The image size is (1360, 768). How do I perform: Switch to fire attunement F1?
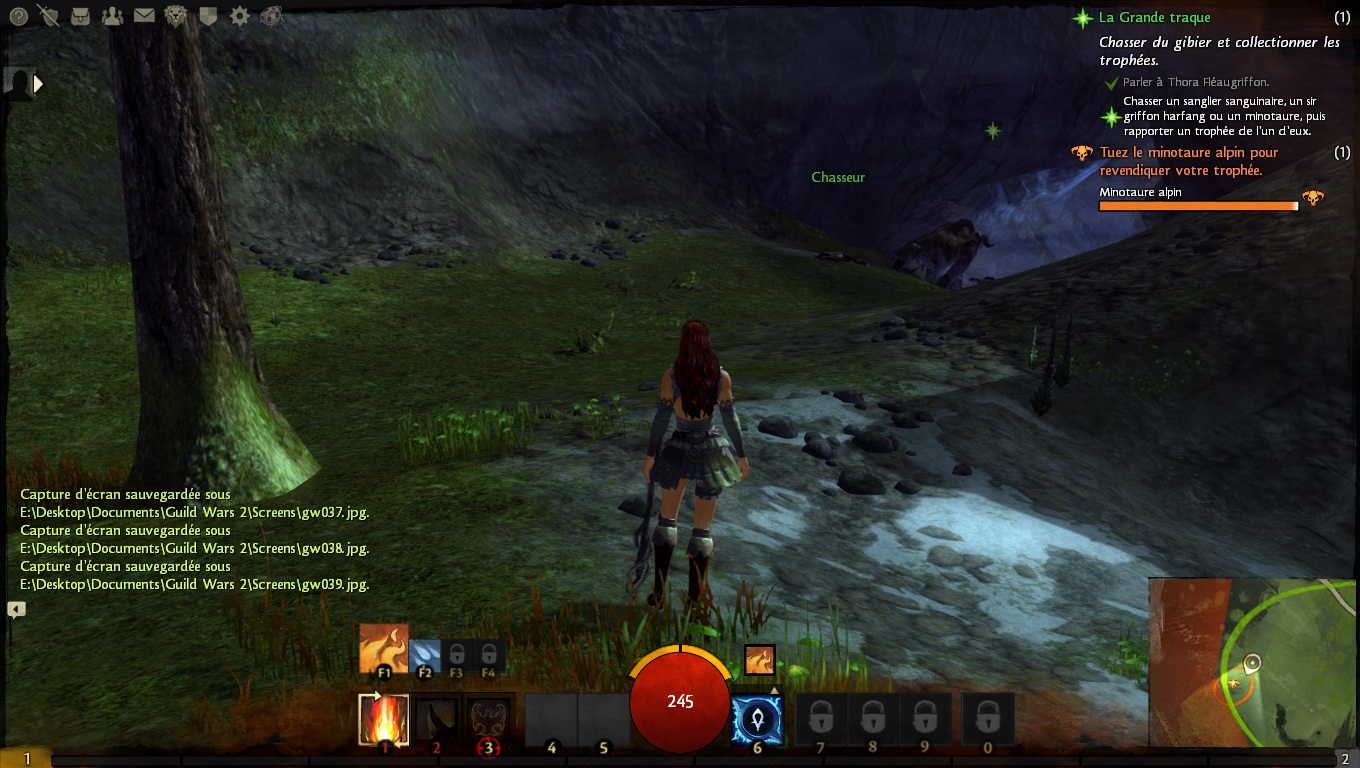(x=384, y=649)
